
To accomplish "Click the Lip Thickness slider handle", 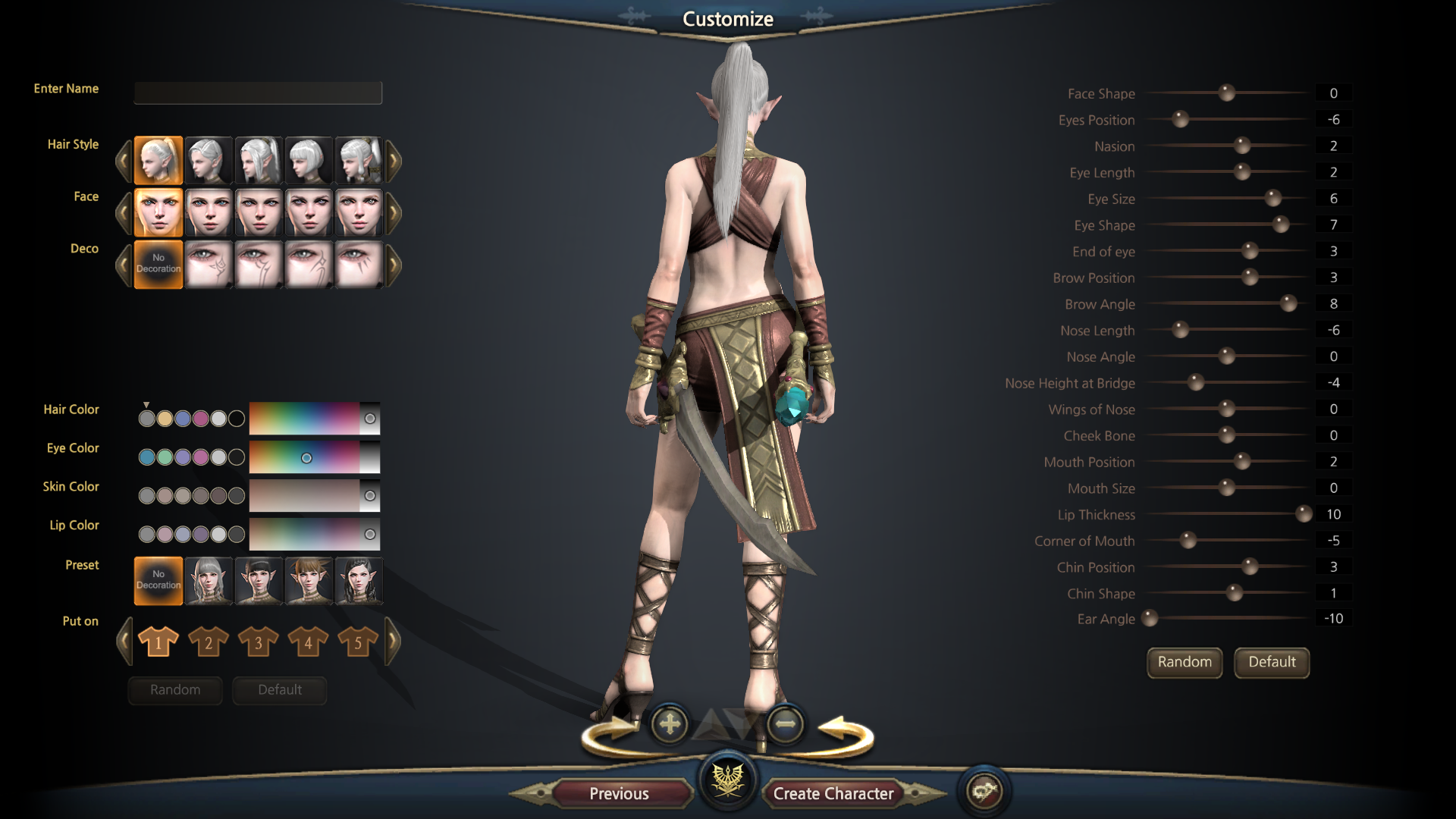I will [1304, 514].
